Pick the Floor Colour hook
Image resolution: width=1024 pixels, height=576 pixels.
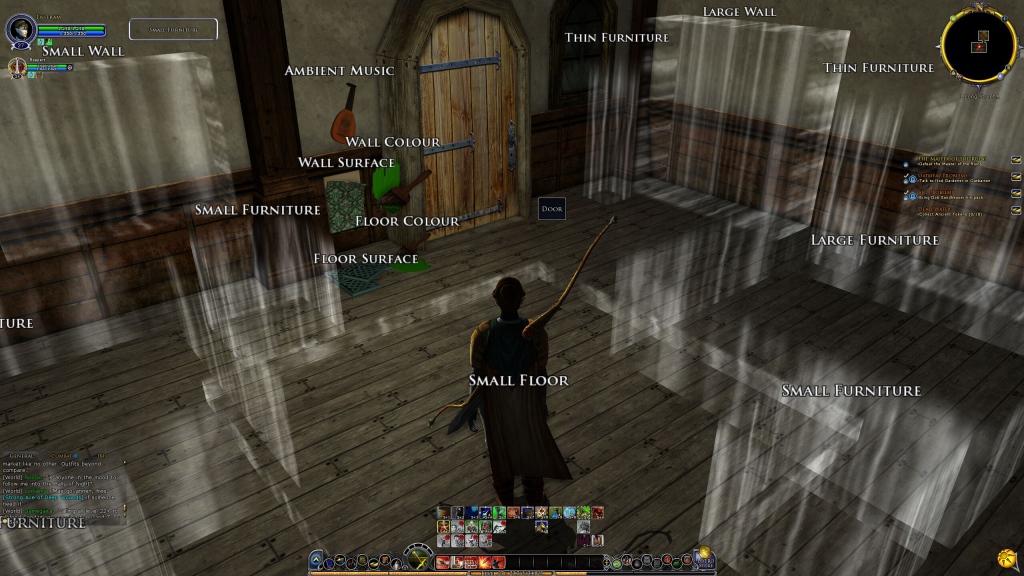click(x=407, y=221)
